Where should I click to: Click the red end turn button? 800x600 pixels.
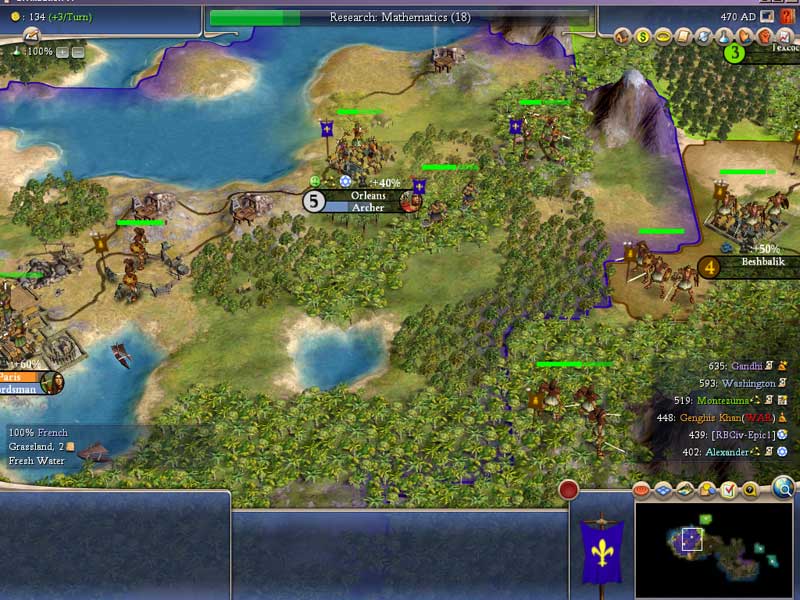click(x=569, y=490)
